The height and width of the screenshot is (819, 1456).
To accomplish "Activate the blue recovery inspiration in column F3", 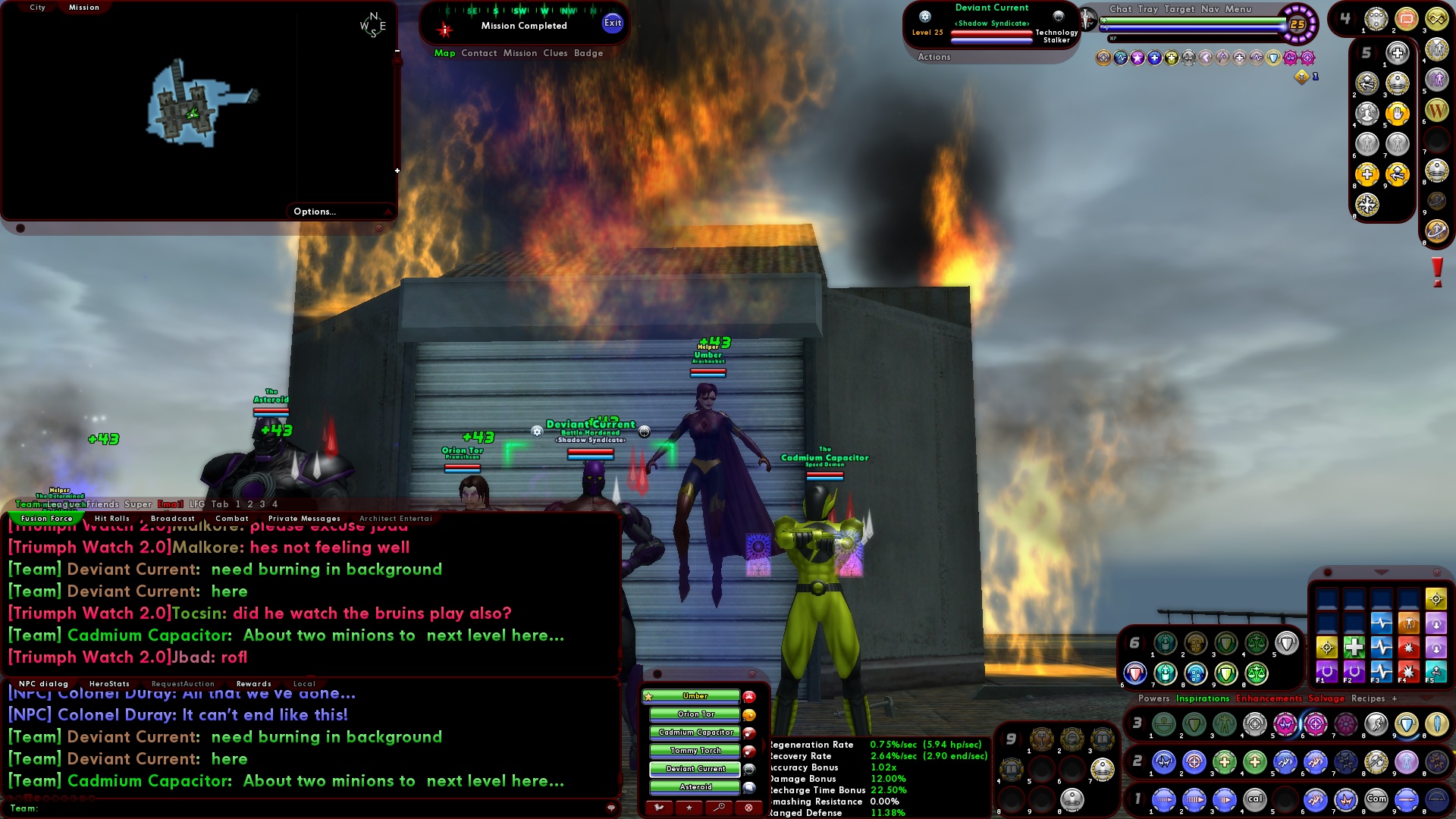I will tap(1382, 647).
